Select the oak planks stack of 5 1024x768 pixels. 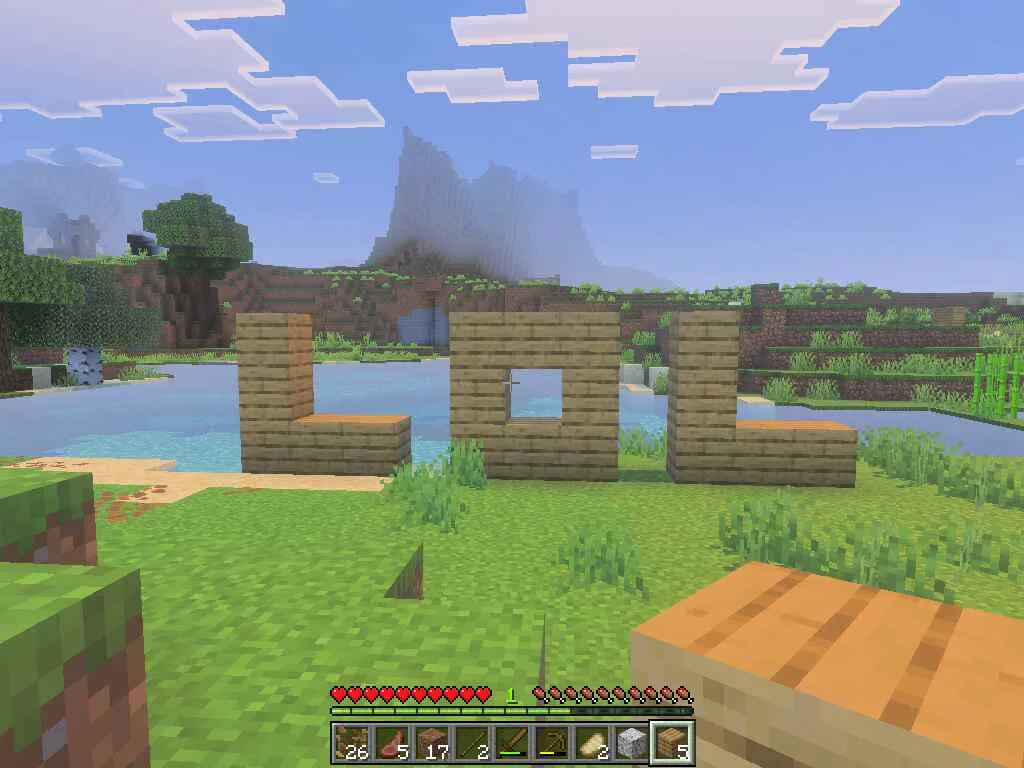click(x=672, y=742)
